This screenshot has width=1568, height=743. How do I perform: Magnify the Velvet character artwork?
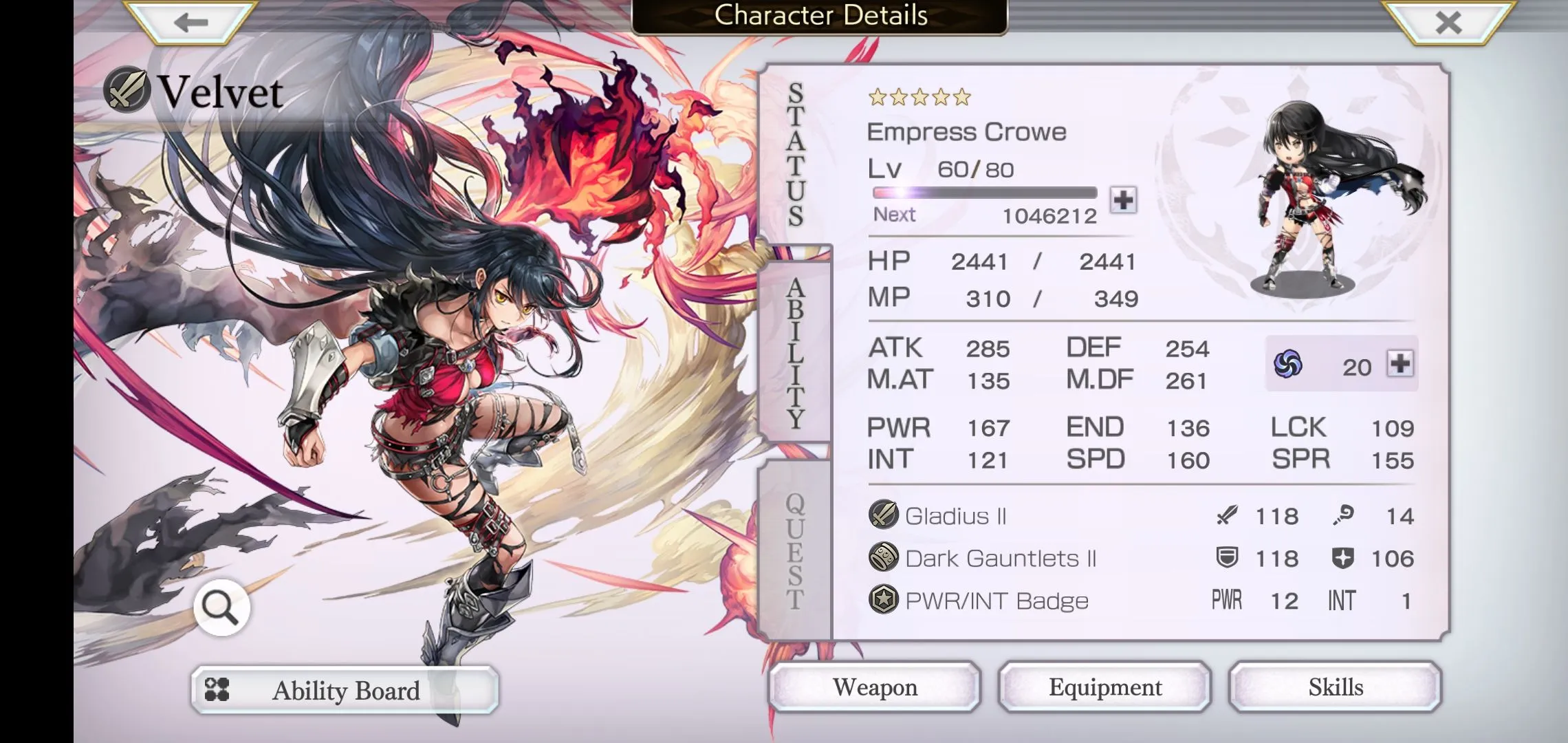[221, 607]
